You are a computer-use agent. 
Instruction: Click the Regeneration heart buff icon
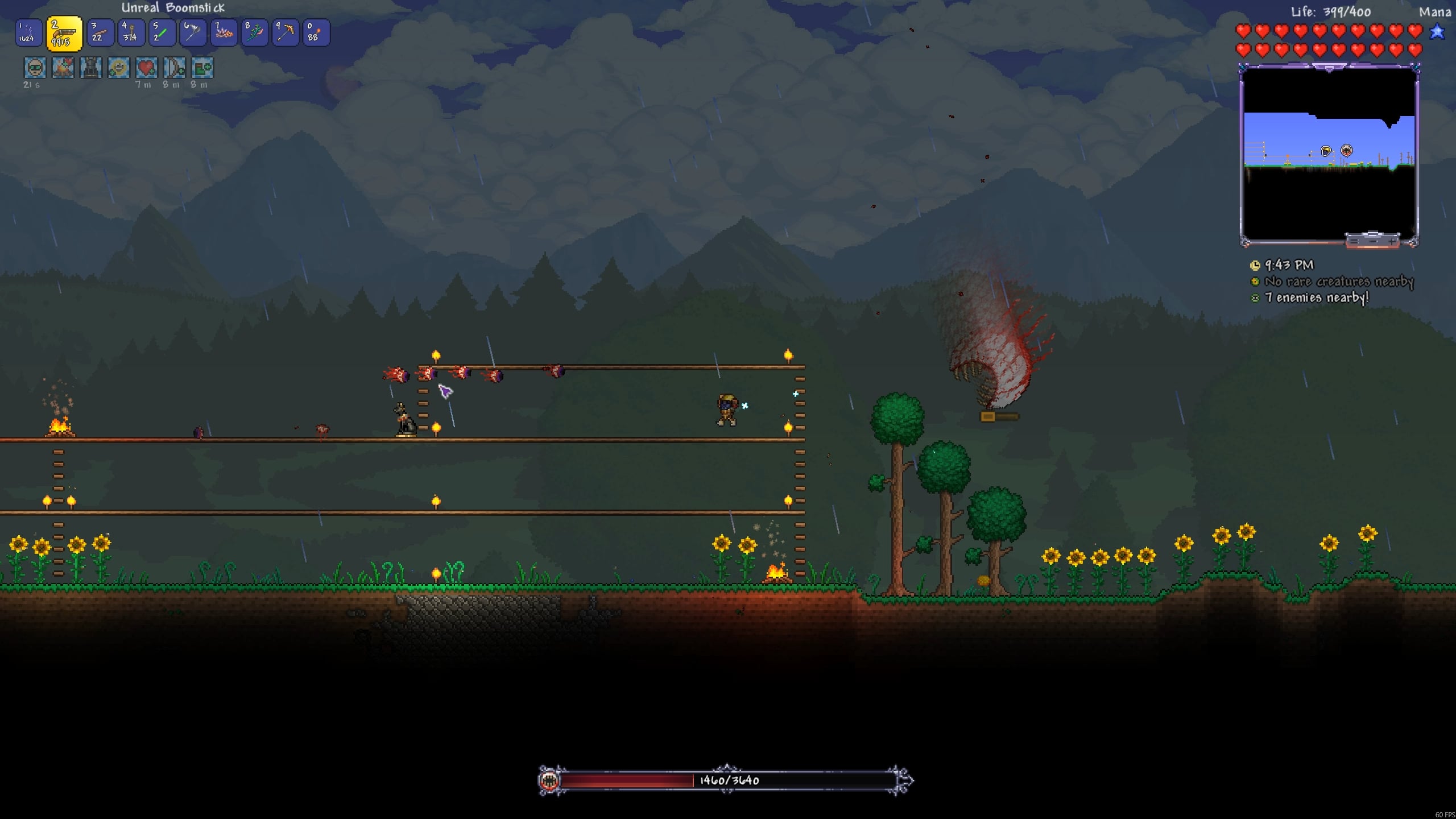(146, 68)
